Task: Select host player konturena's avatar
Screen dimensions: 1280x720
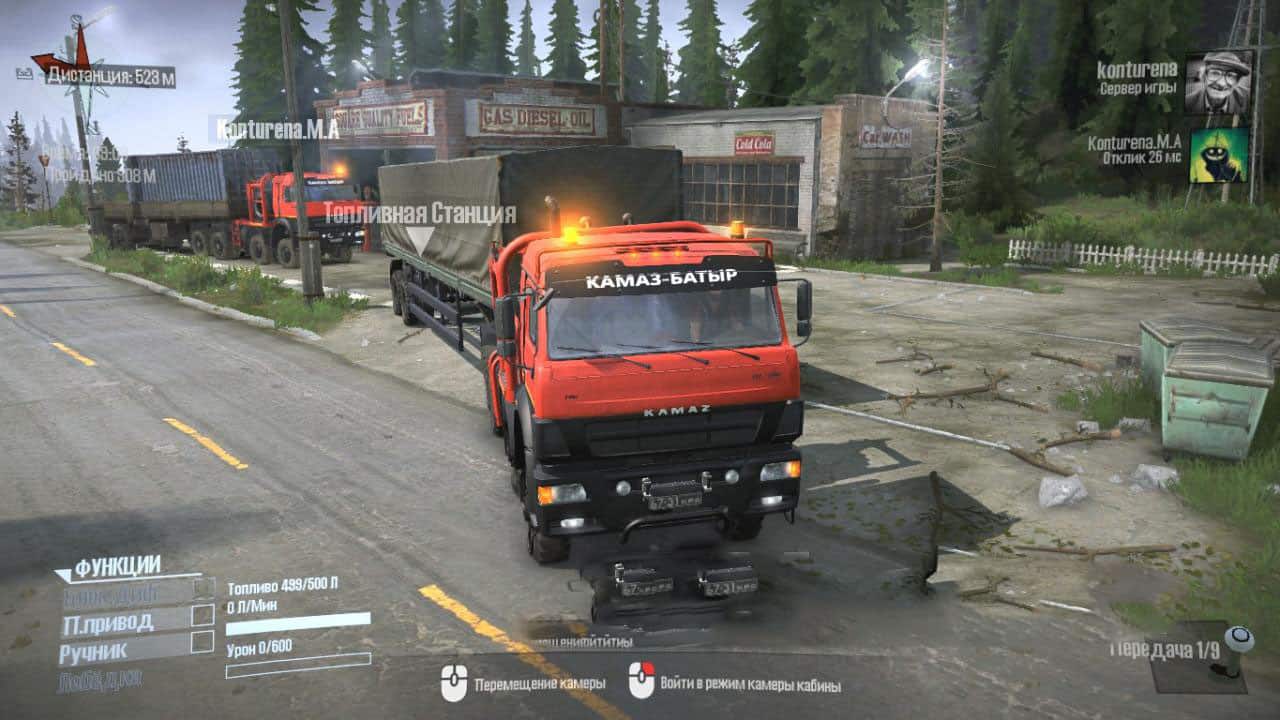Action: pos(1218,82)
